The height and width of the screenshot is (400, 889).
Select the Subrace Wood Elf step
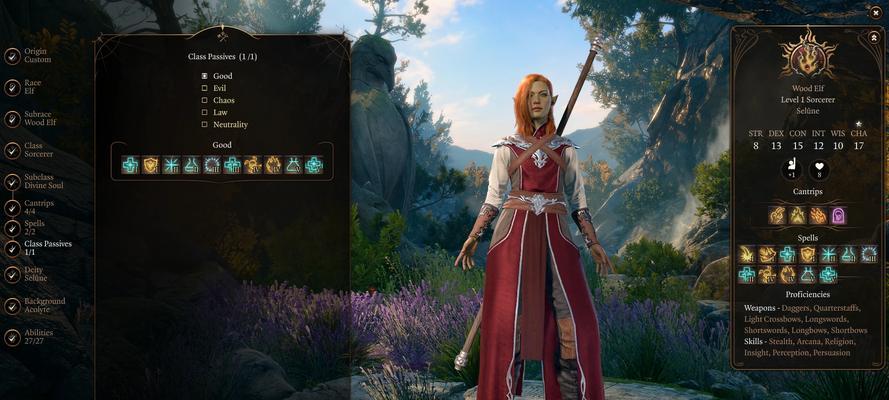tap(38, 118)
